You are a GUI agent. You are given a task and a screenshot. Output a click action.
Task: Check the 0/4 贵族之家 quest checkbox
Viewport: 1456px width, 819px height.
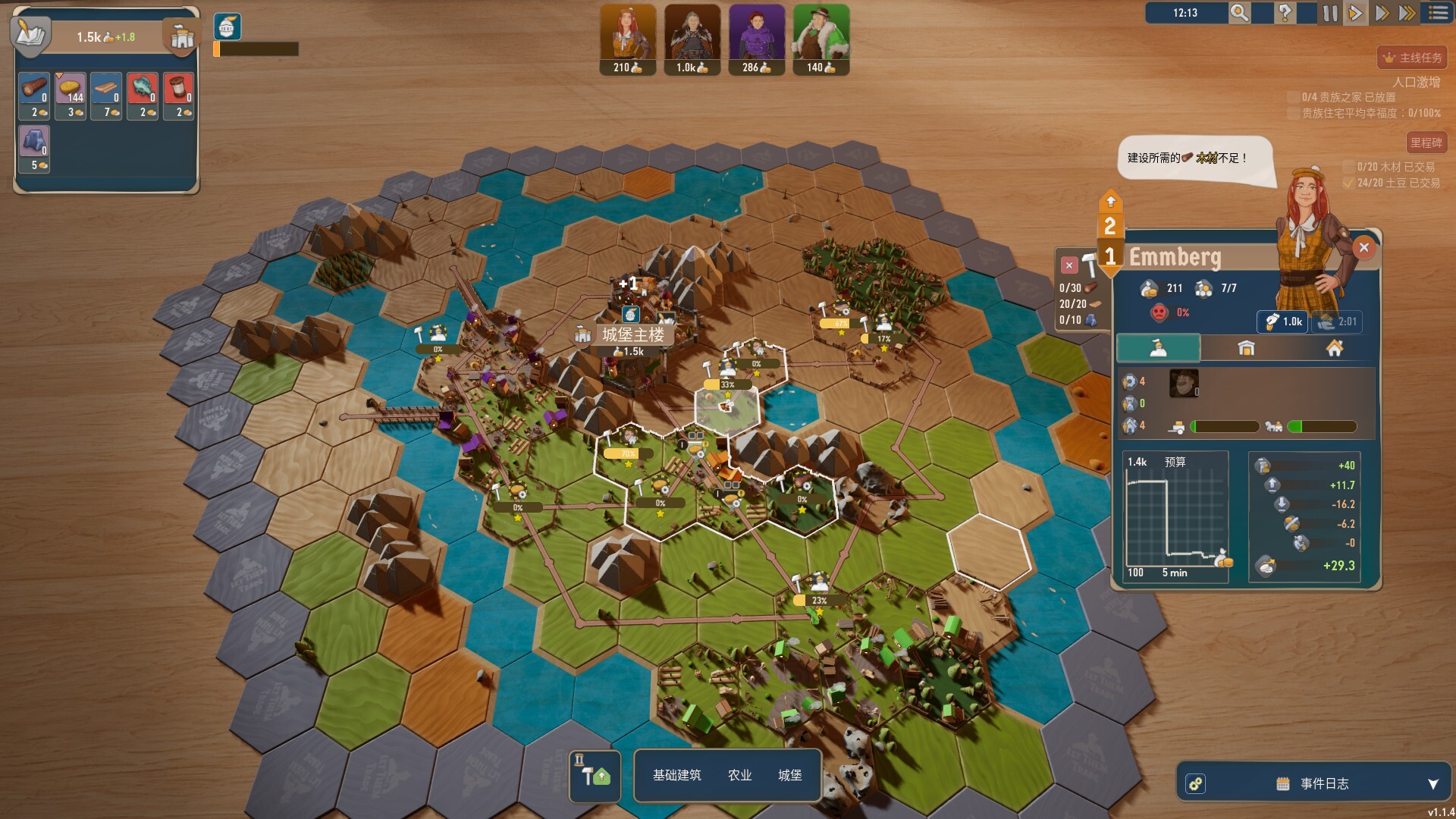pos(1294,96)
